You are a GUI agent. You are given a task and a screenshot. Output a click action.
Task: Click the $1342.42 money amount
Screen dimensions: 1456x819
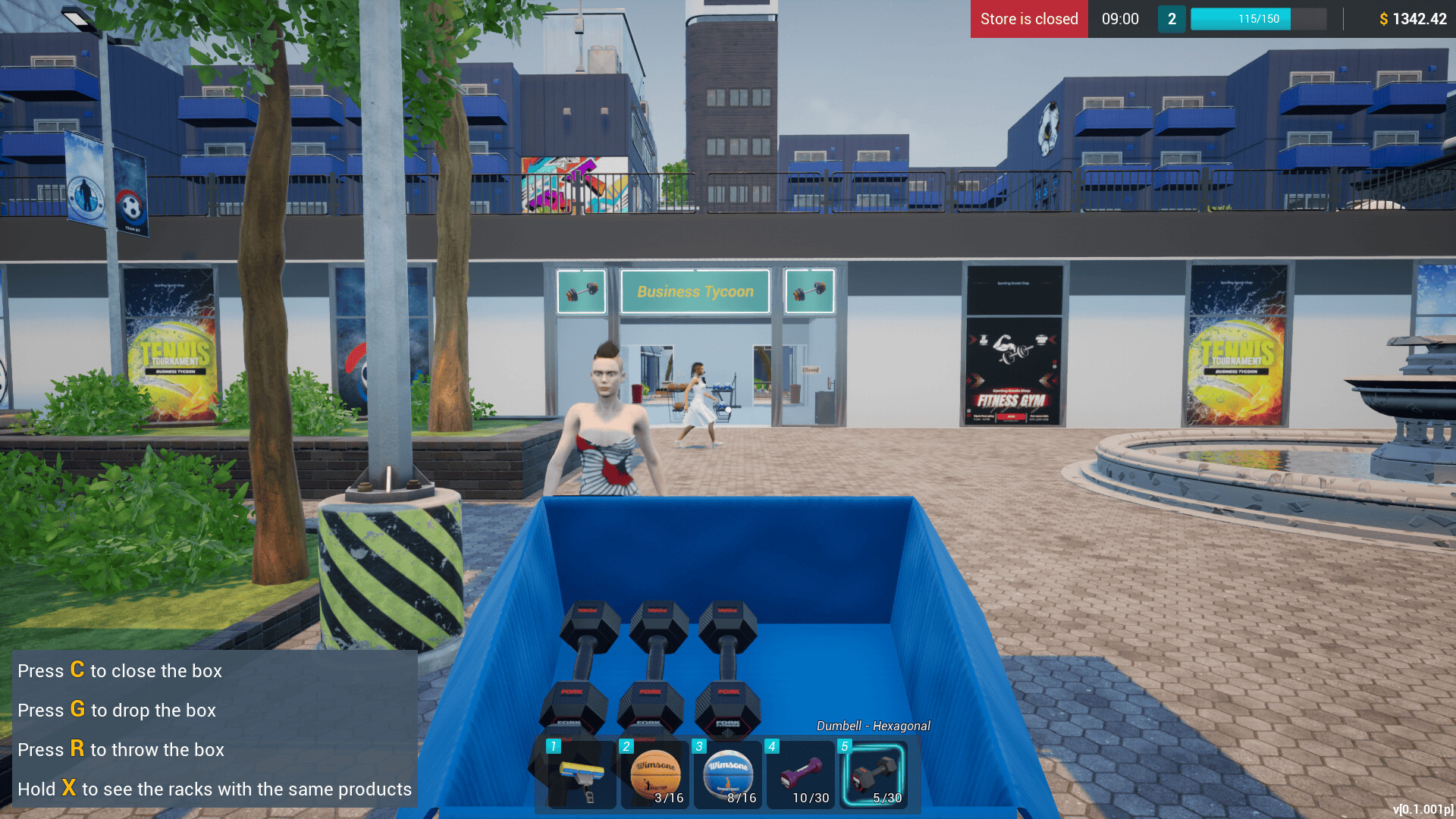(x=1415, y=19)
